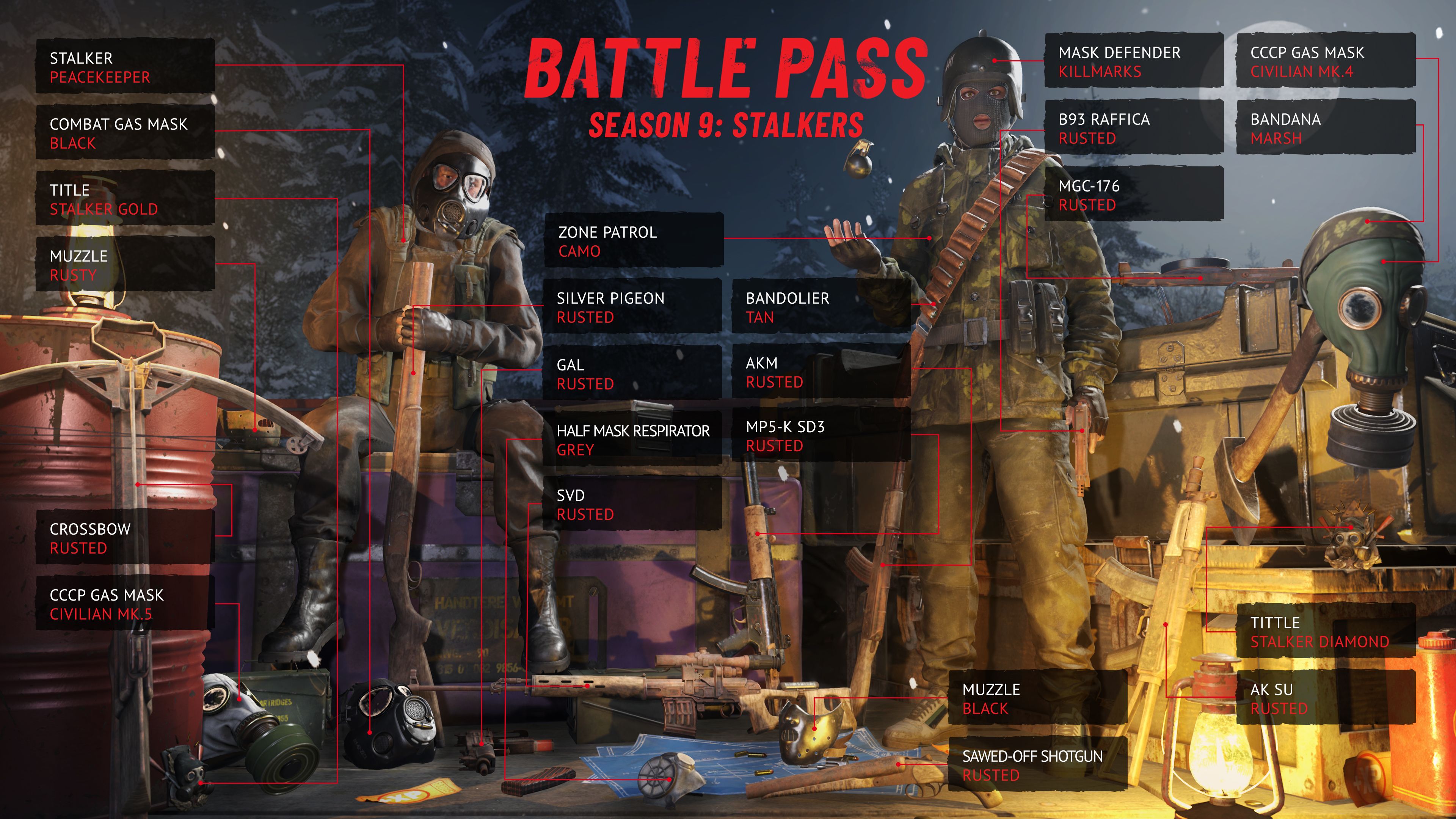Select CCCP Gas Mask Civilian MK.5
Image resolution: width=1456 pixels, height=819 pixels.
tap(125, 604)
